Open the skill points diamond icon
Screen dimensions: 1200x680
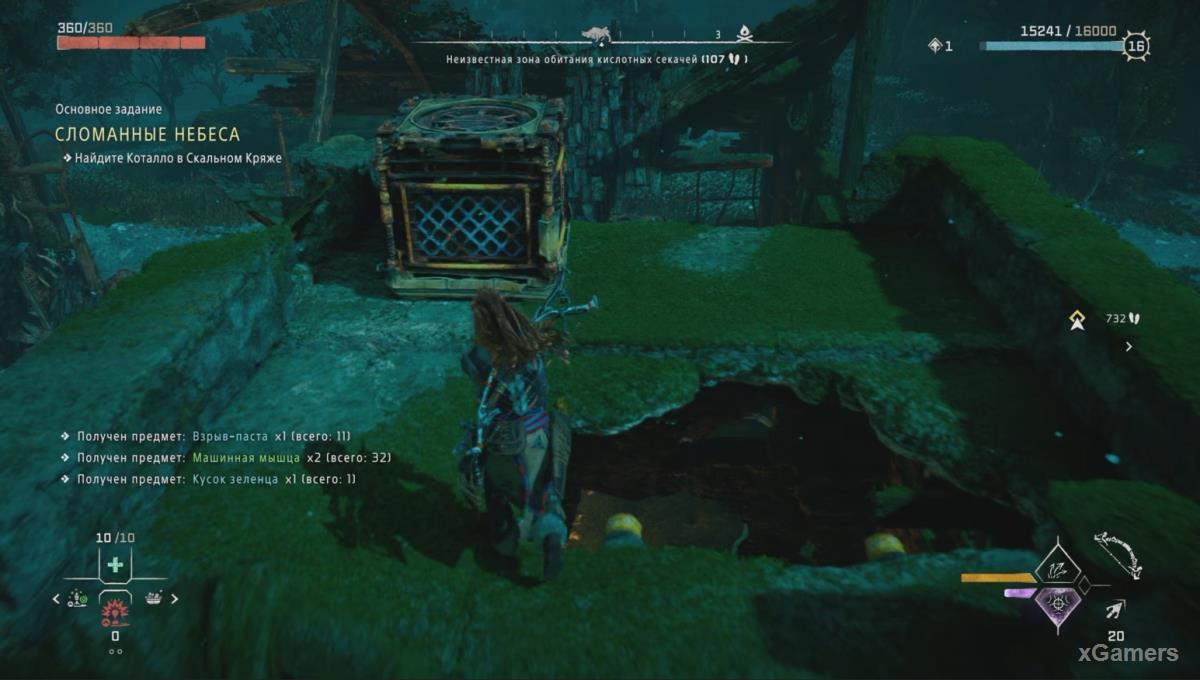click(x=936, y=45)
